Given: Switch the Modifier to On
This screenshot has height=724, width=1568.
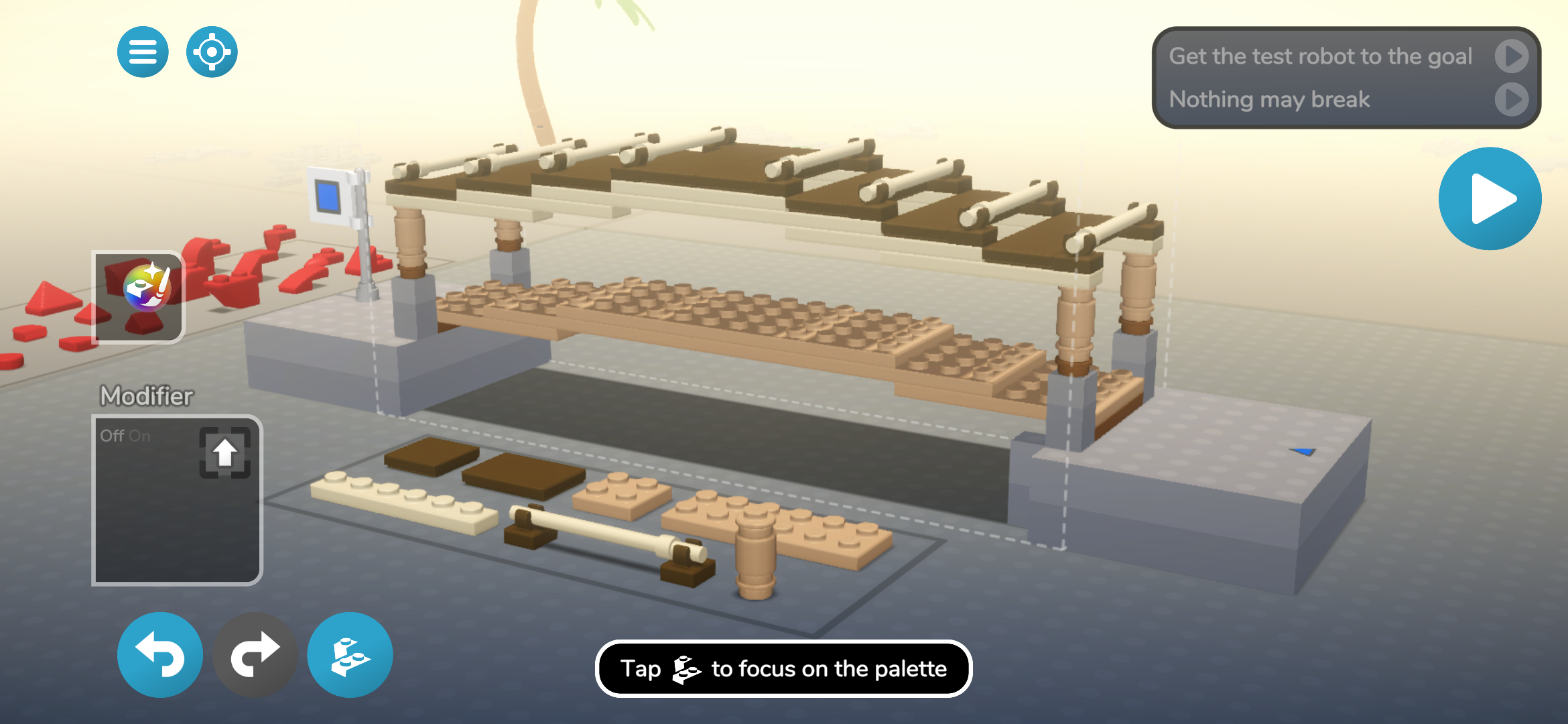Looking at the screenshot, I should click(141, 435).
